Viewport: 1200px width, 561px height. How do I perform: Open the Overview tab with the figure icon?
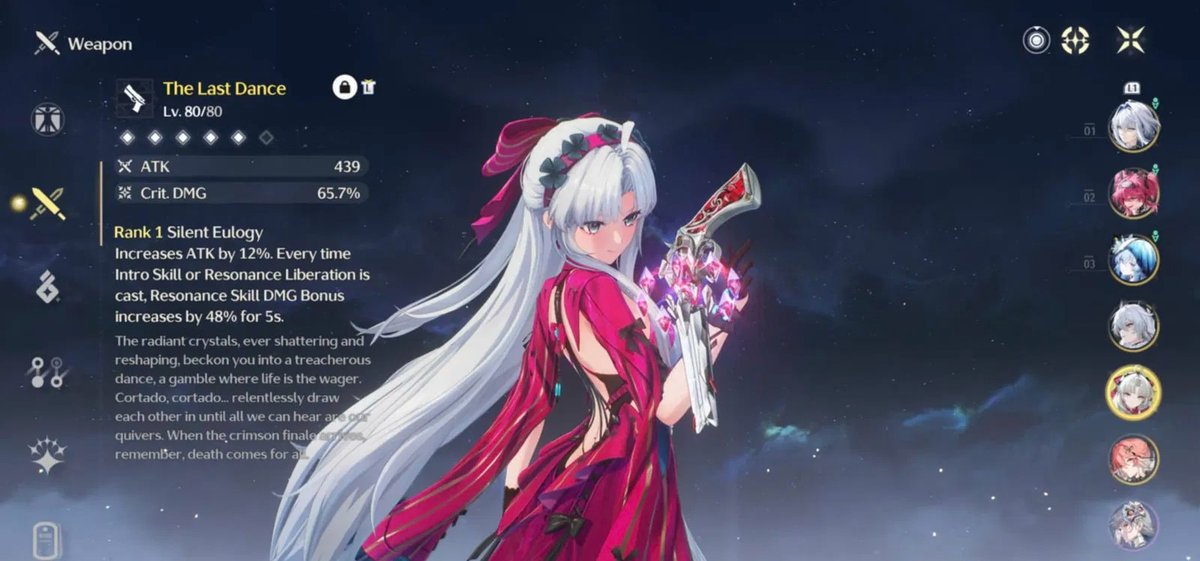[x=47, y=119]
